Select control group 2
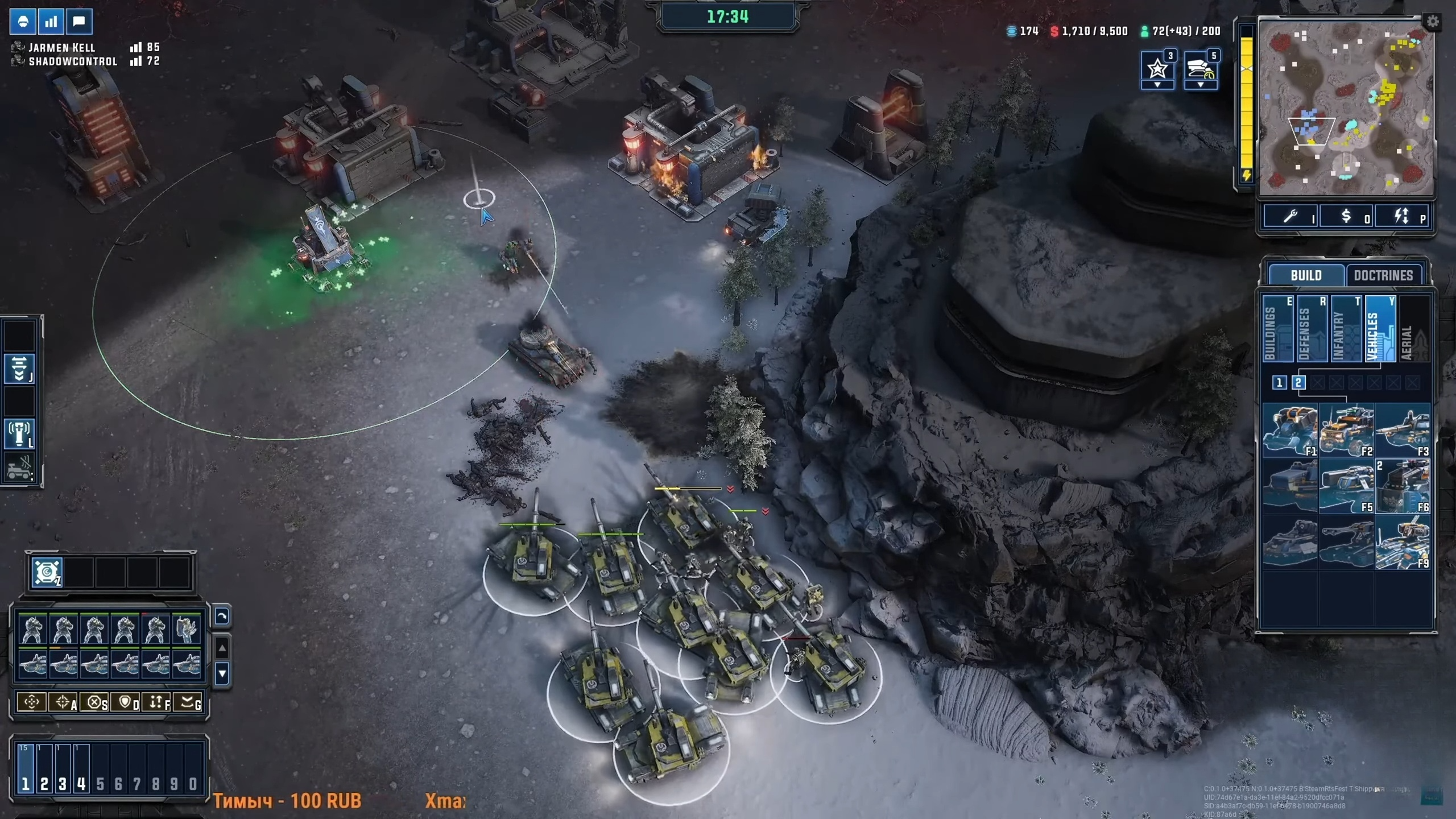 [44, 768]
